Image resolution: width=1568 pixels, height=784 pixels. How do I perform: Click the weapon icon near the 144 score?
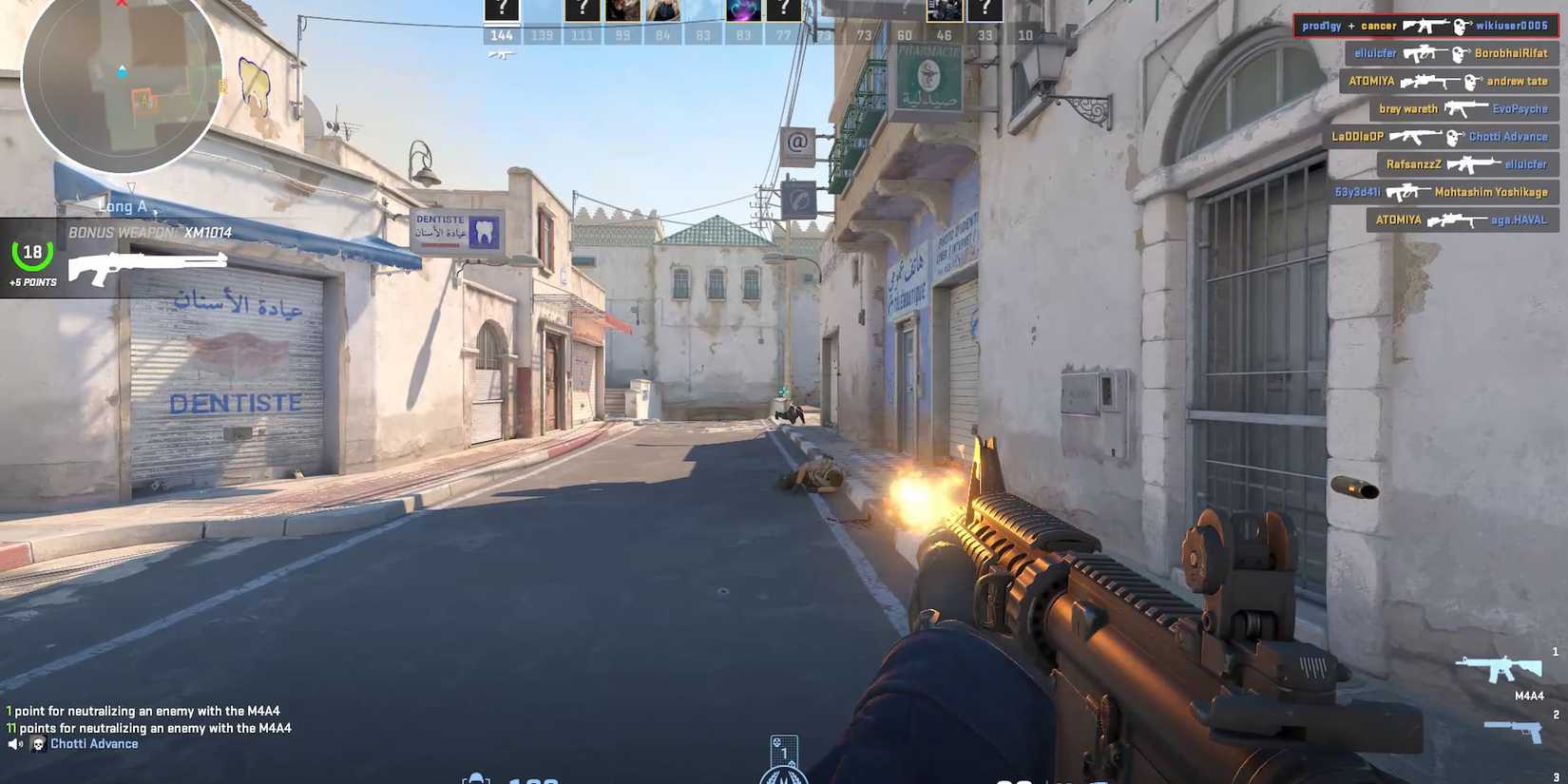point(499,54)
